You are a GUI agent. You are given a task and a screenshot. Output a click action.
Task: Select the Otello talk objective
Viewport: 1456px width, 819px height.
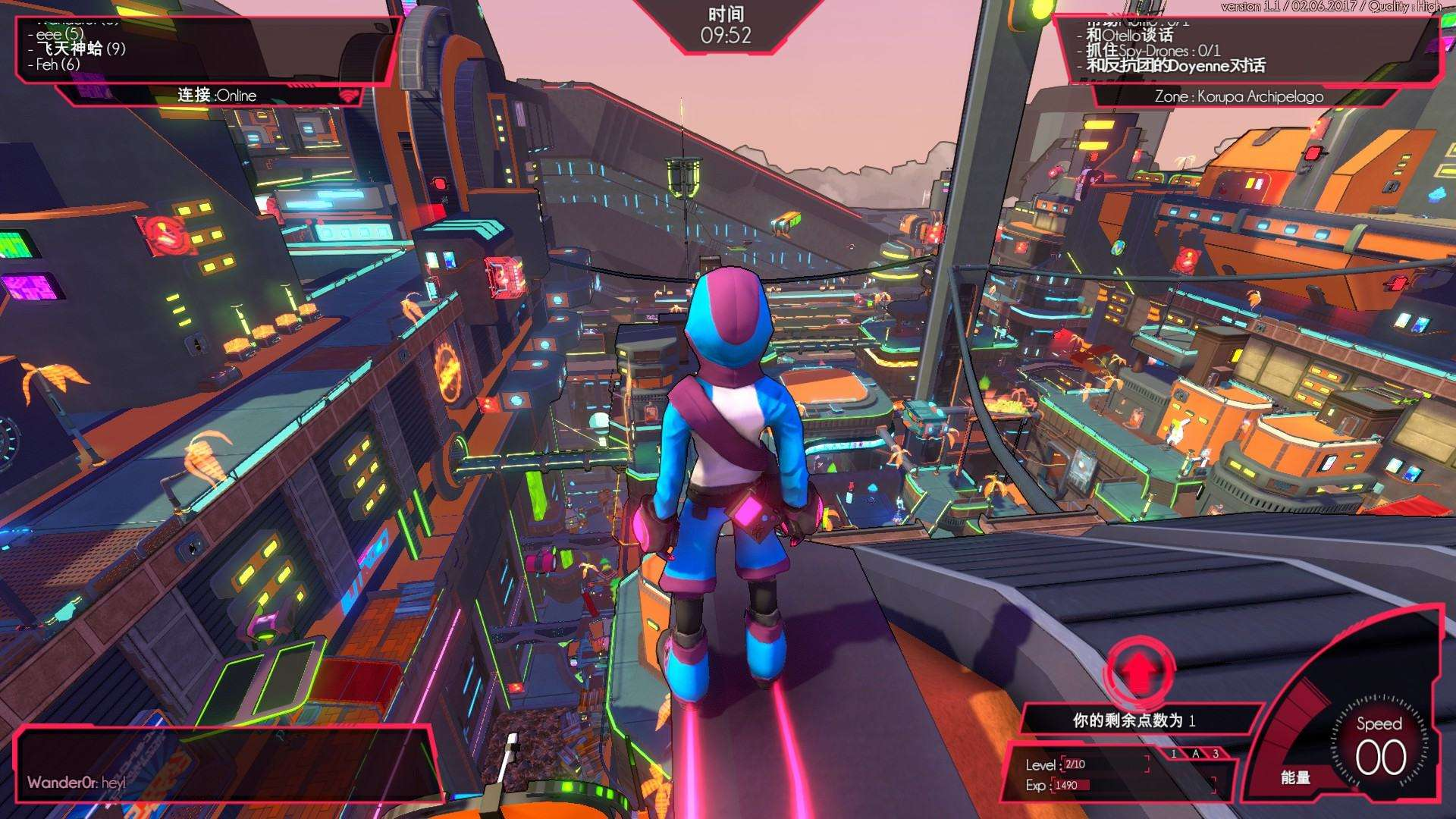tap(1129, 35)
